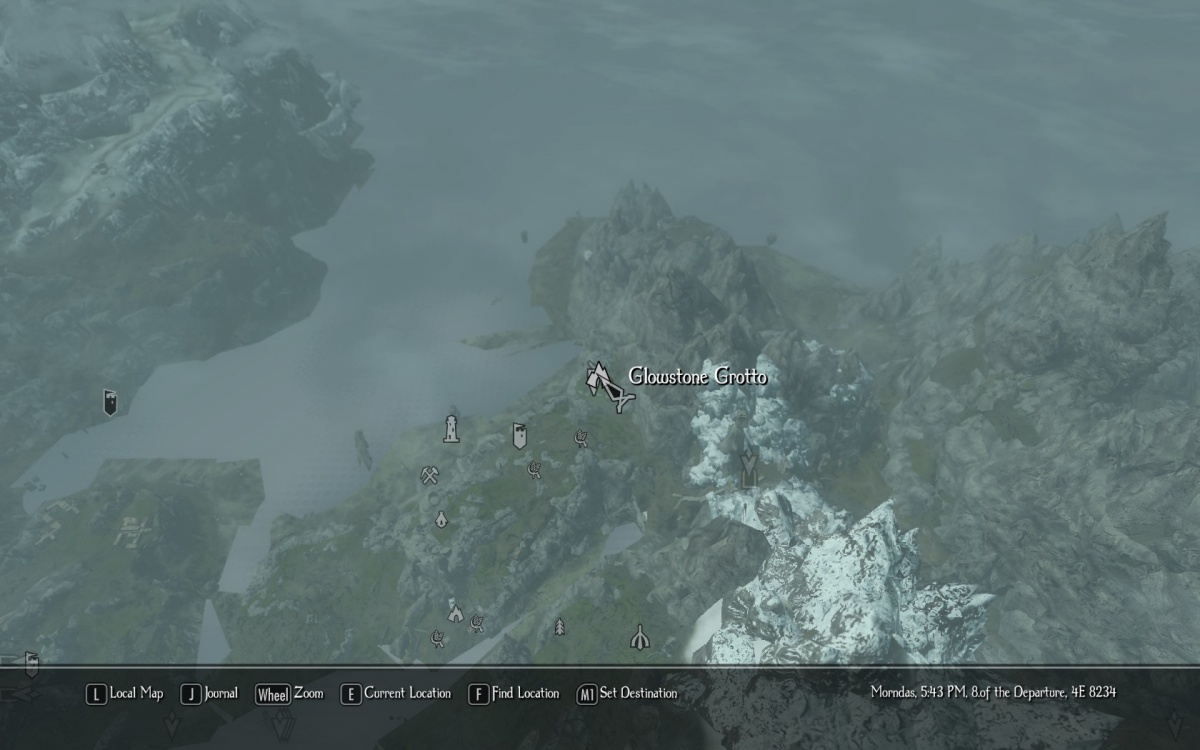
Task: Select the crossed pickaxes mine marker
Action: [x=430, y=476]
